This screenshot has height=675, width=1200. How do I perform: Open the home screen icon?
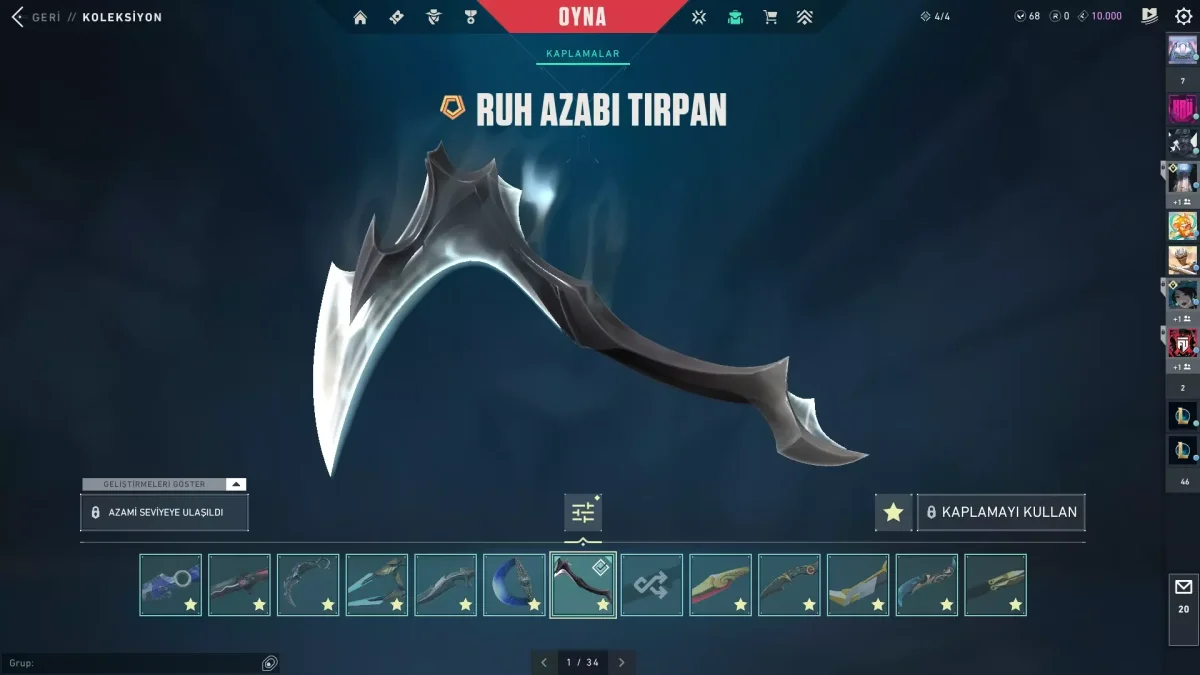(x=360, y=17)
